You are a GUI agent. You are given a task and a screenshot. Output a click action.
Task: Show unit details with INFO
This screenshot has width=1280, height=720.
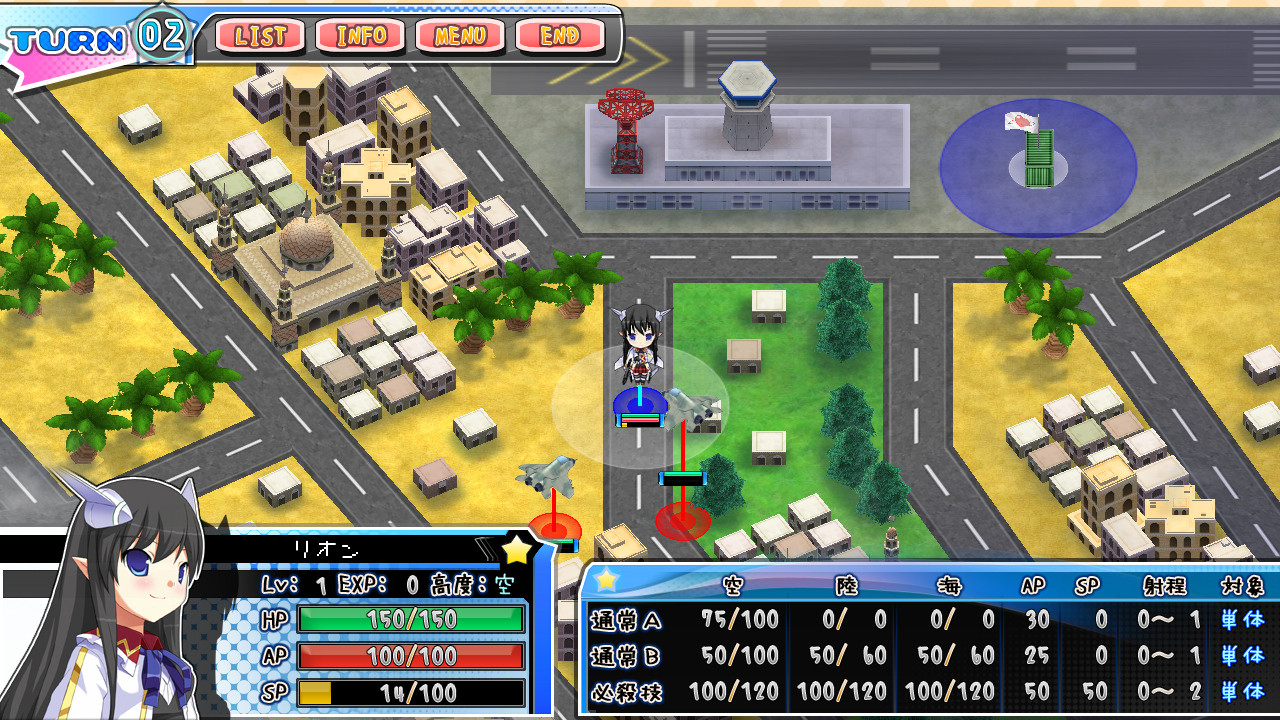click(361, 37)
